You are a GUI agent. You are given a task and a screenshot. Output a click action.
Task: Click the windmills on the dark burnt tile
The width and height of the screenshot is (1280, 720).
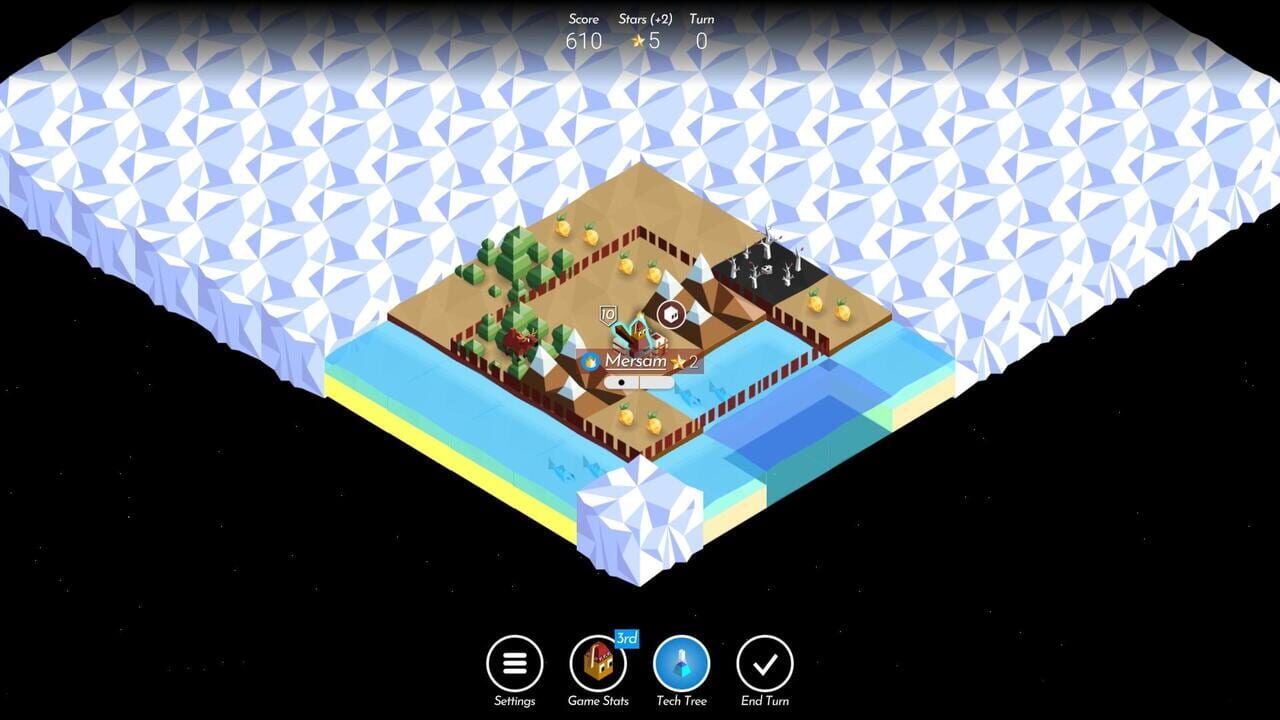tap(770, 265)
